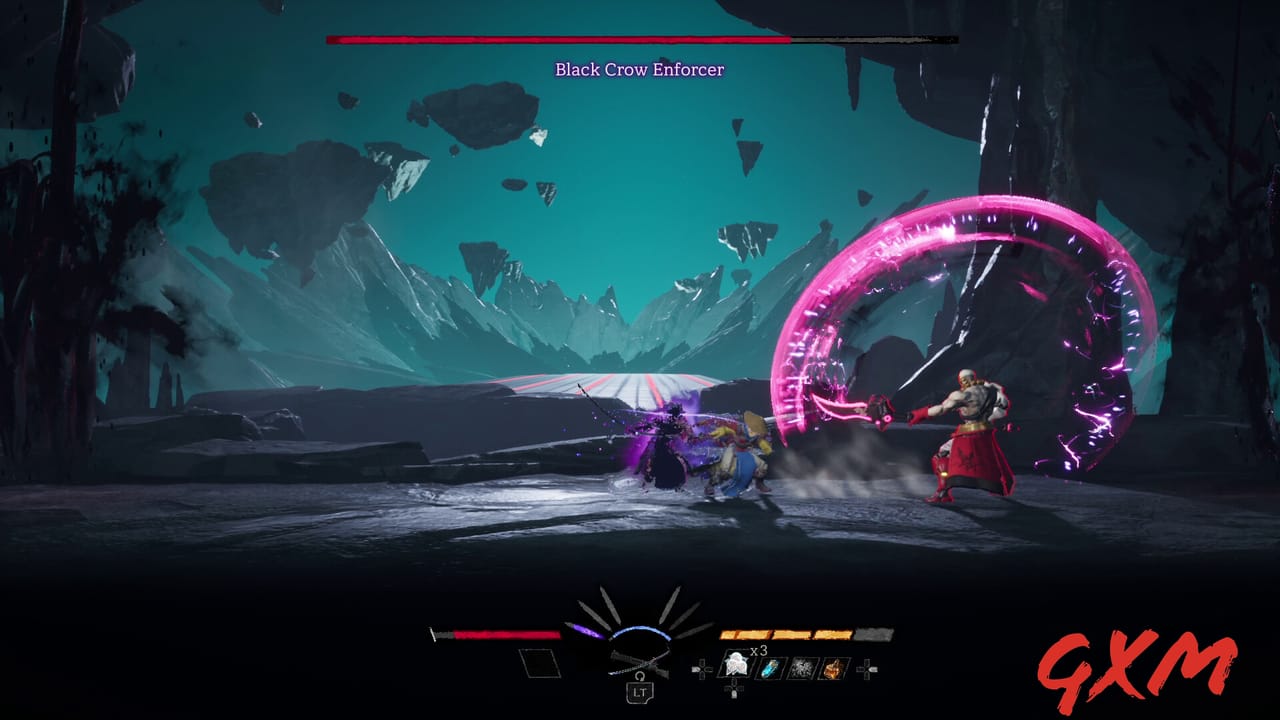Viewport: 1280px width, 720px height.
Task: Click the blue potion consumable icon
Action: click(770, 670)
